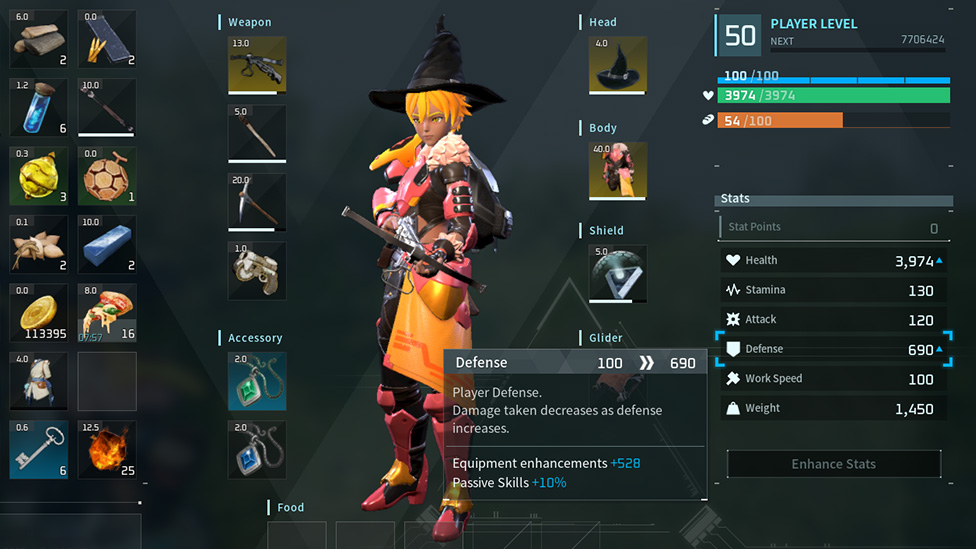Viewport: 976px width, 549px height.
Task: Pick the blue potion flask item
Action: point(39,107)
